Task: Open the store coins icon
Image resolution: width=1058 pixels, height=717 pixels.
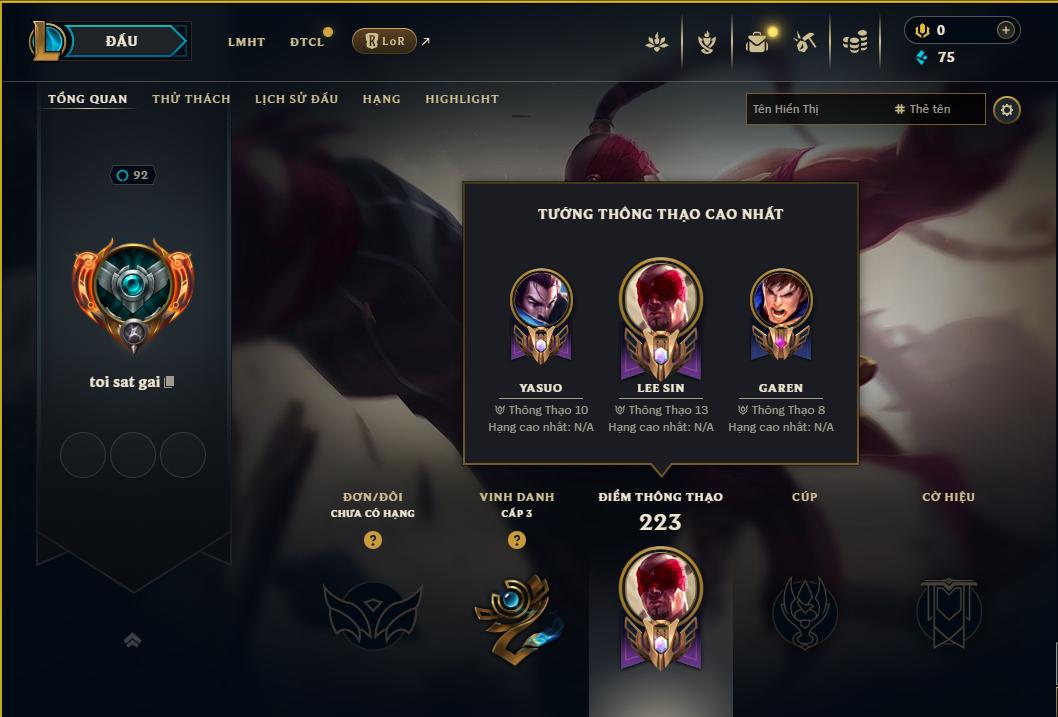Action: tap(854, 42)
